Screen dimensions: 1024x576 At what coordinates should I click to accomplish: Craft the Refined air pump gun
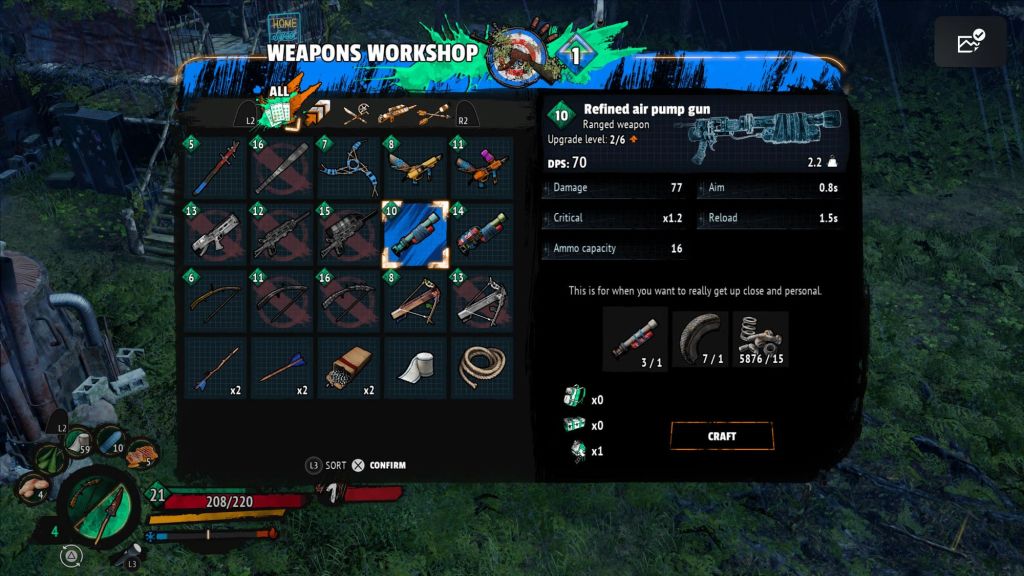(721, 436)
